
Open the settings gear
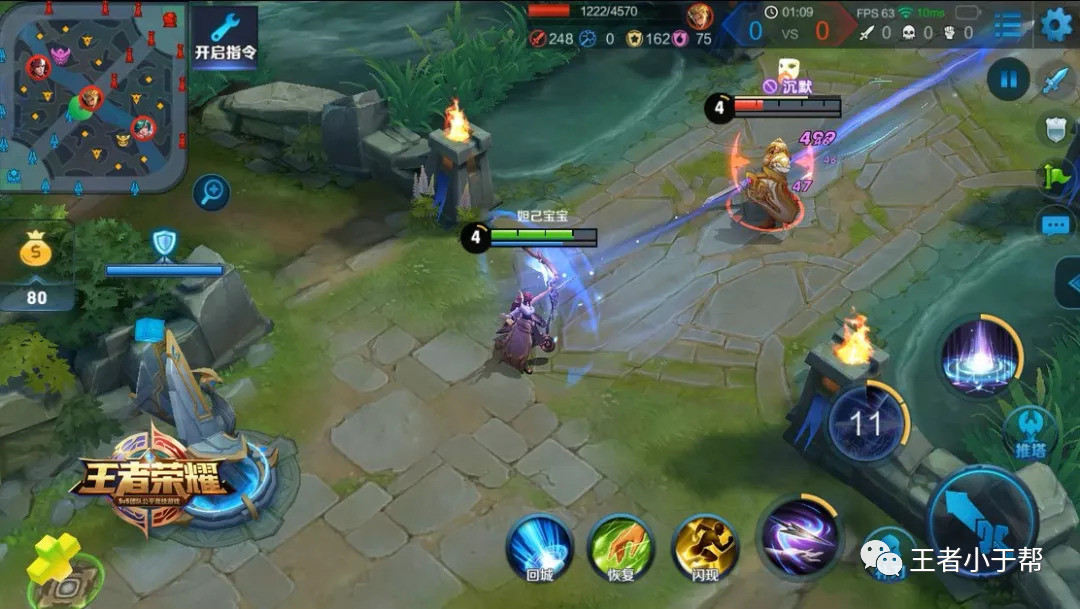click(x=1056, y=24)
